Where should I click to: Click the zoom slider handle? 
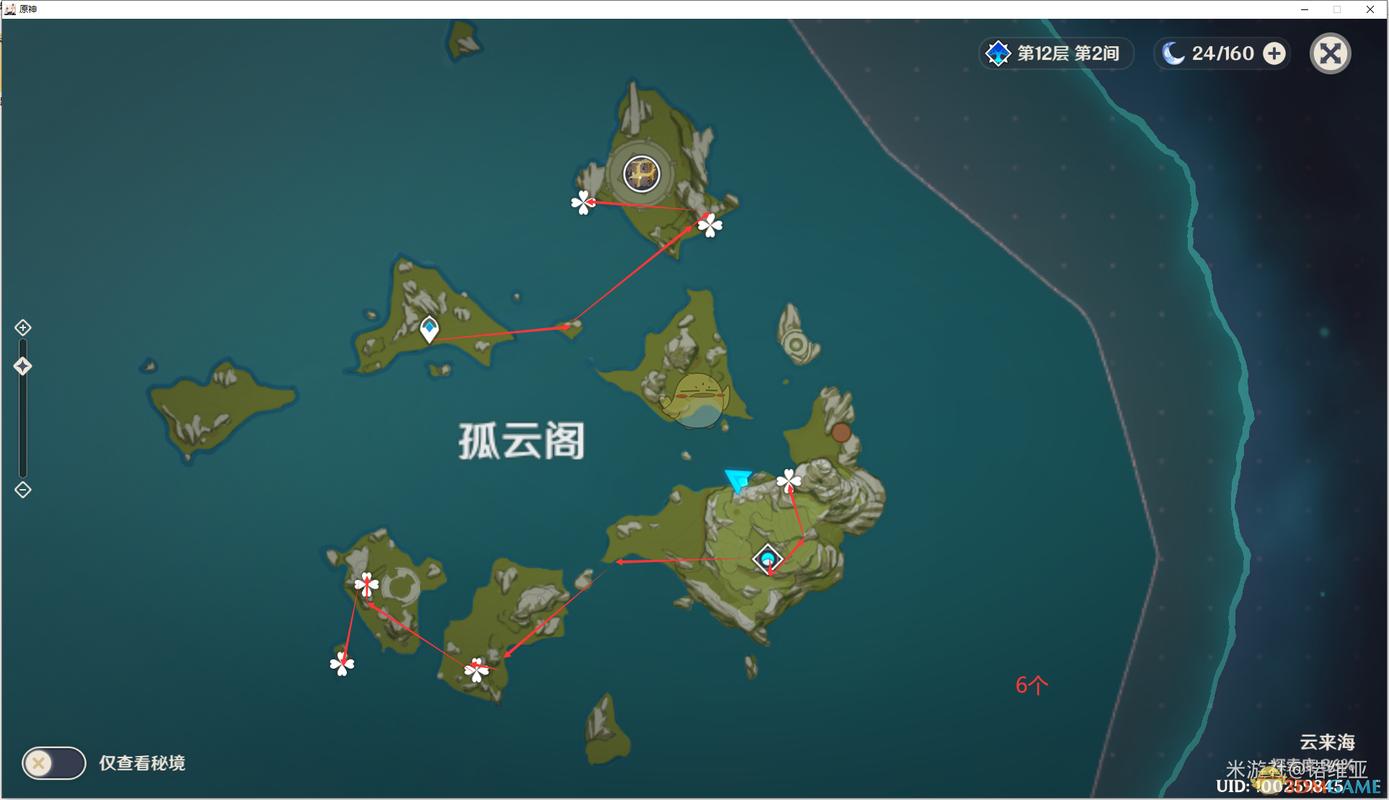(22, 365)
